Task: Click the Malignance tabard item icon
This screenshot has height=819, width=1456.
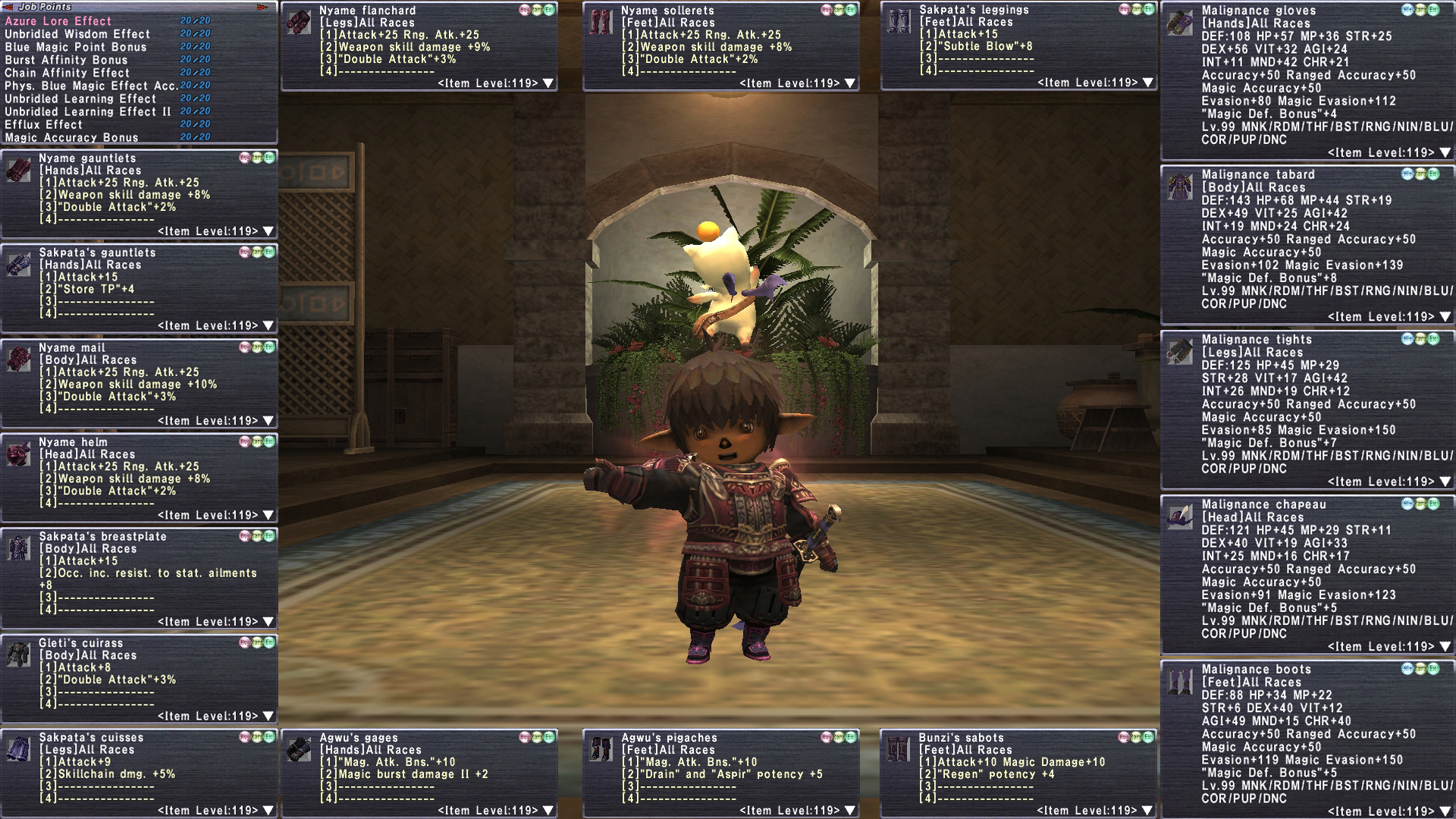Action: (x=1180, y=187)
